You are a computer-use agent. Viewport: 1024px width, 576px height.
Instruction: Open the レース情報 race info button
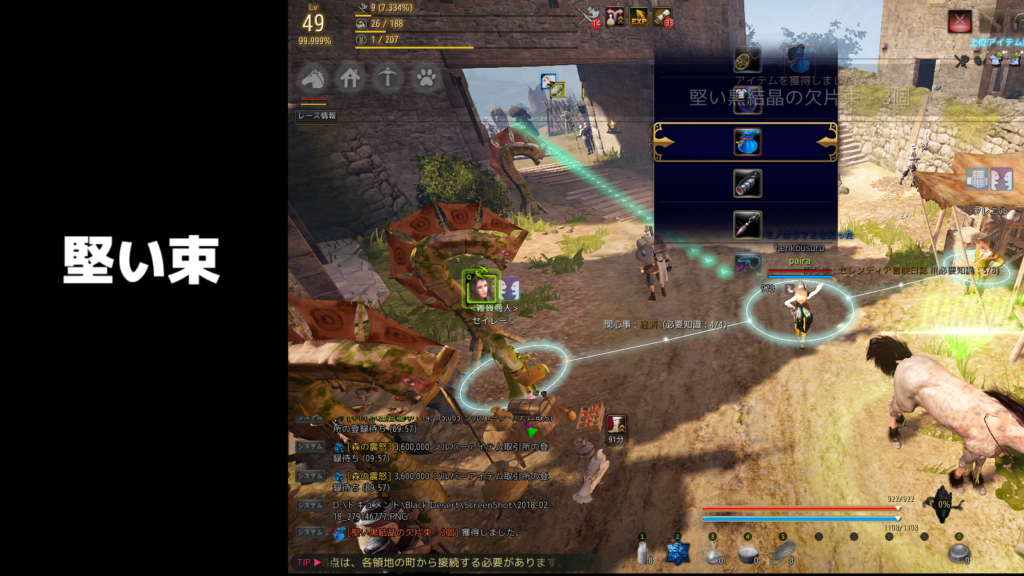316,116
